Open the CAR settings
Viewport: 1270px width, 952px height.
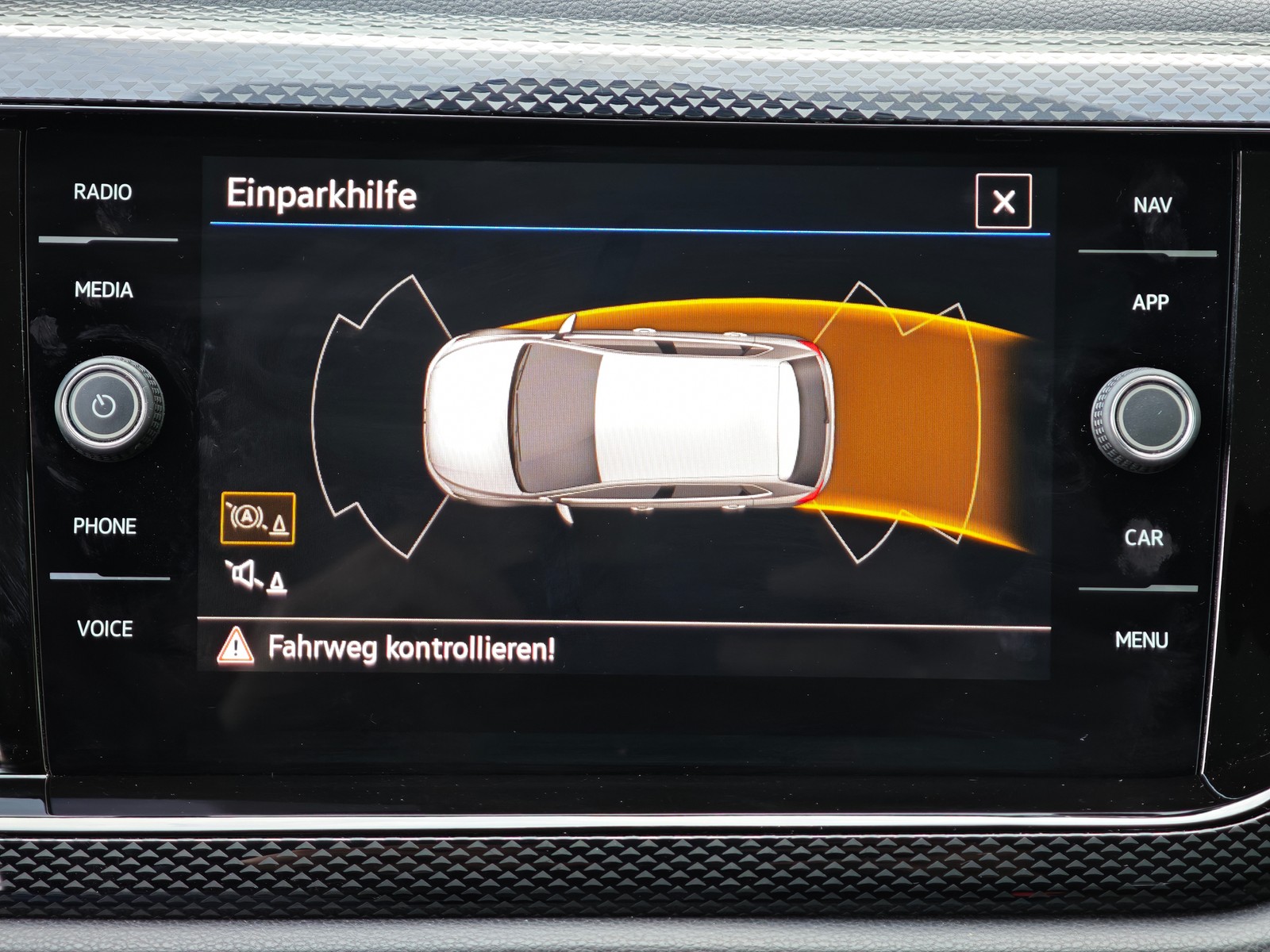click(x=1144, y=538)
